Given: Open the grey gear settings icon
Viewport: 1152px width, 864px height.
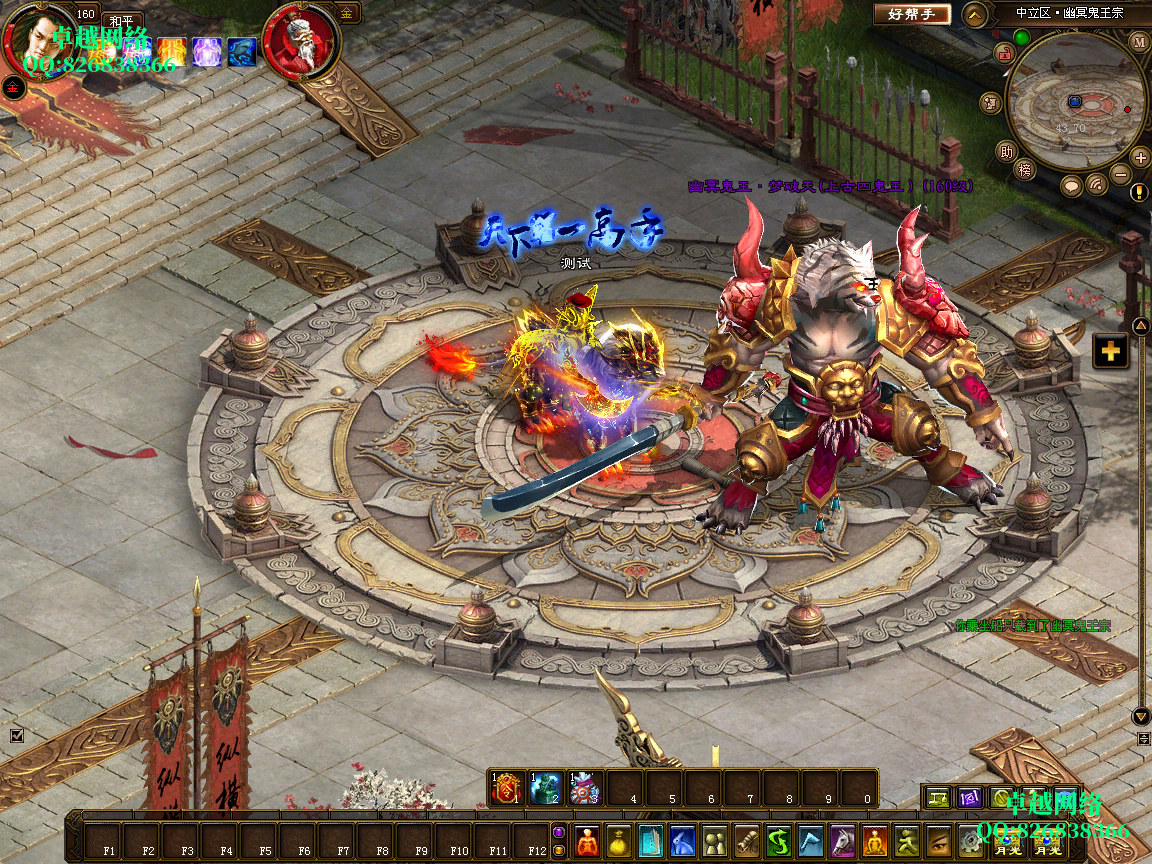Looking at the screenshot, I should coord(970,840).
